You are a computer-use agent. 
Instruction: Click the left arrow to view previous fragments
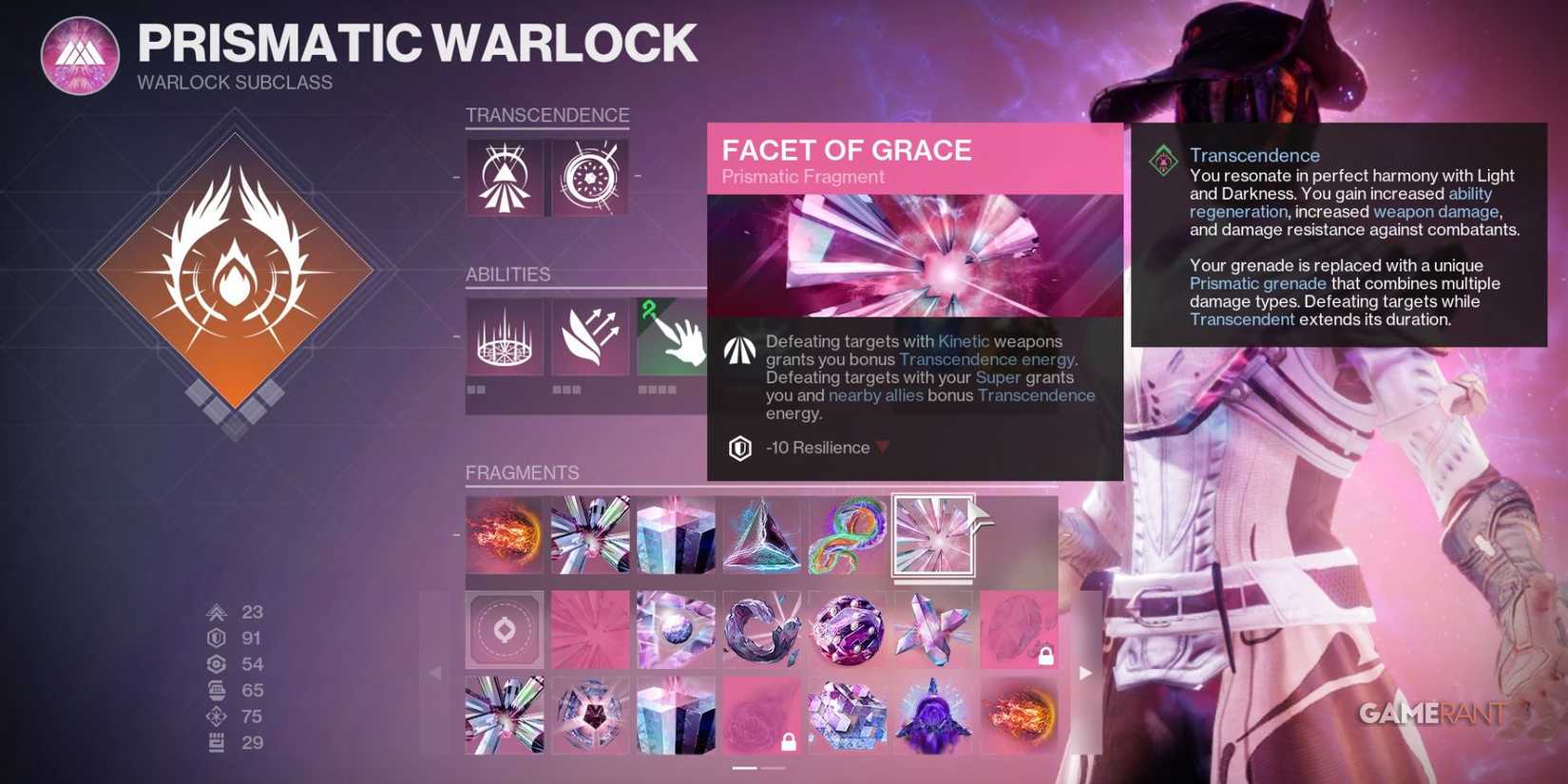pos(435,673)
